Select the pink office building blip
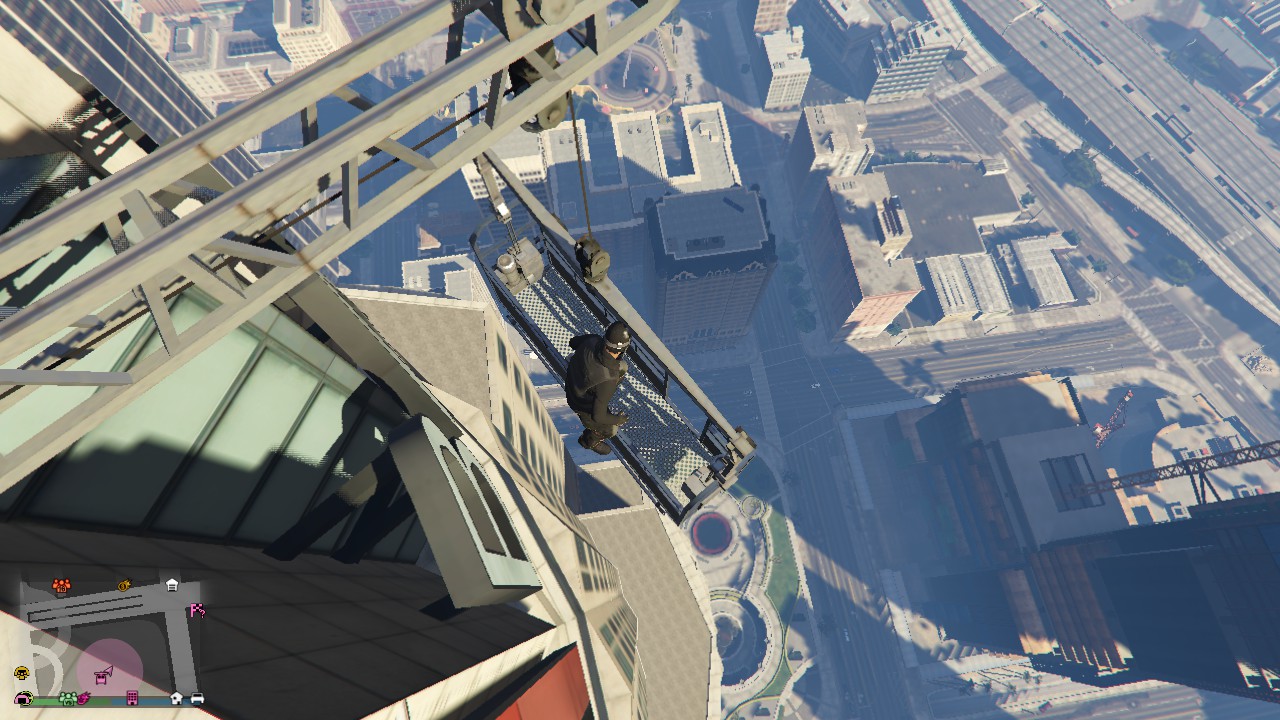The width and height of the screenshot is (1280, 720). (x=132, y=697)
